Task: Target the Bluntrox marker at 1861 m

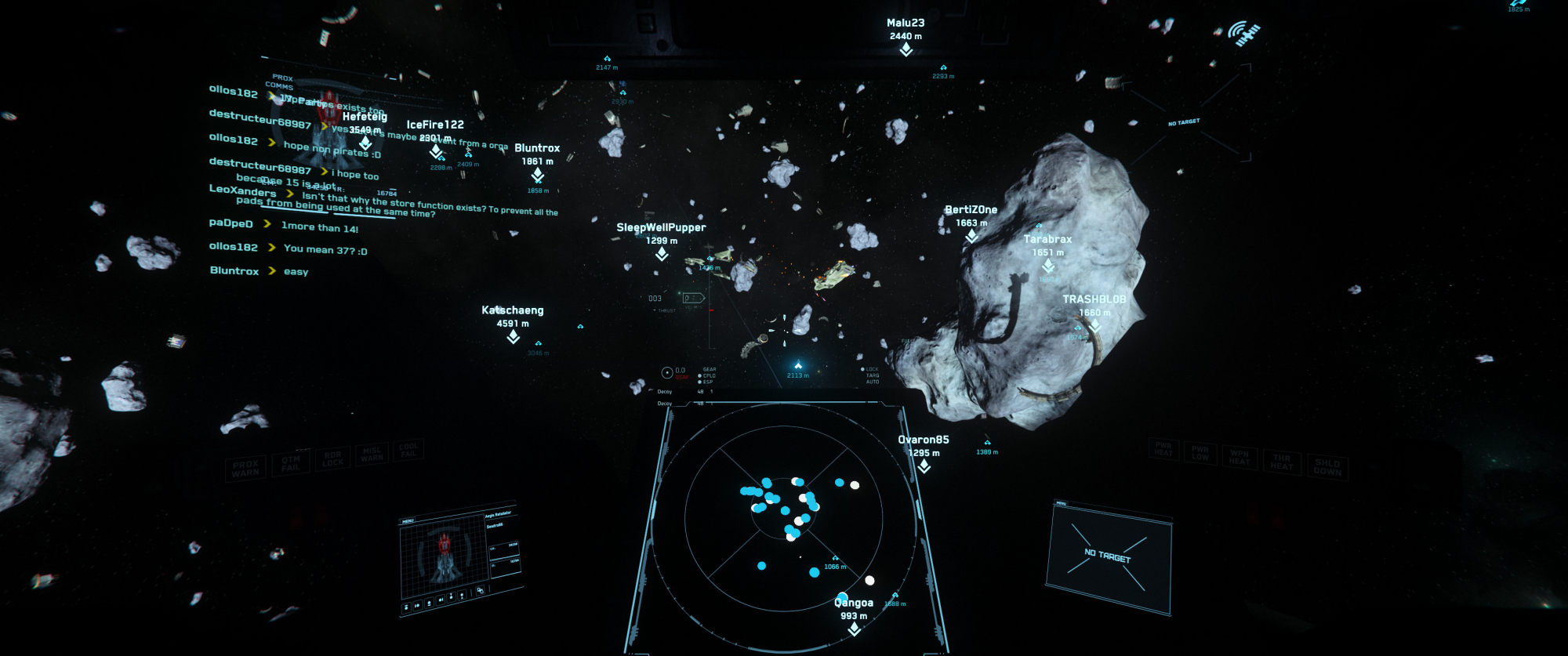Action: 537,174
